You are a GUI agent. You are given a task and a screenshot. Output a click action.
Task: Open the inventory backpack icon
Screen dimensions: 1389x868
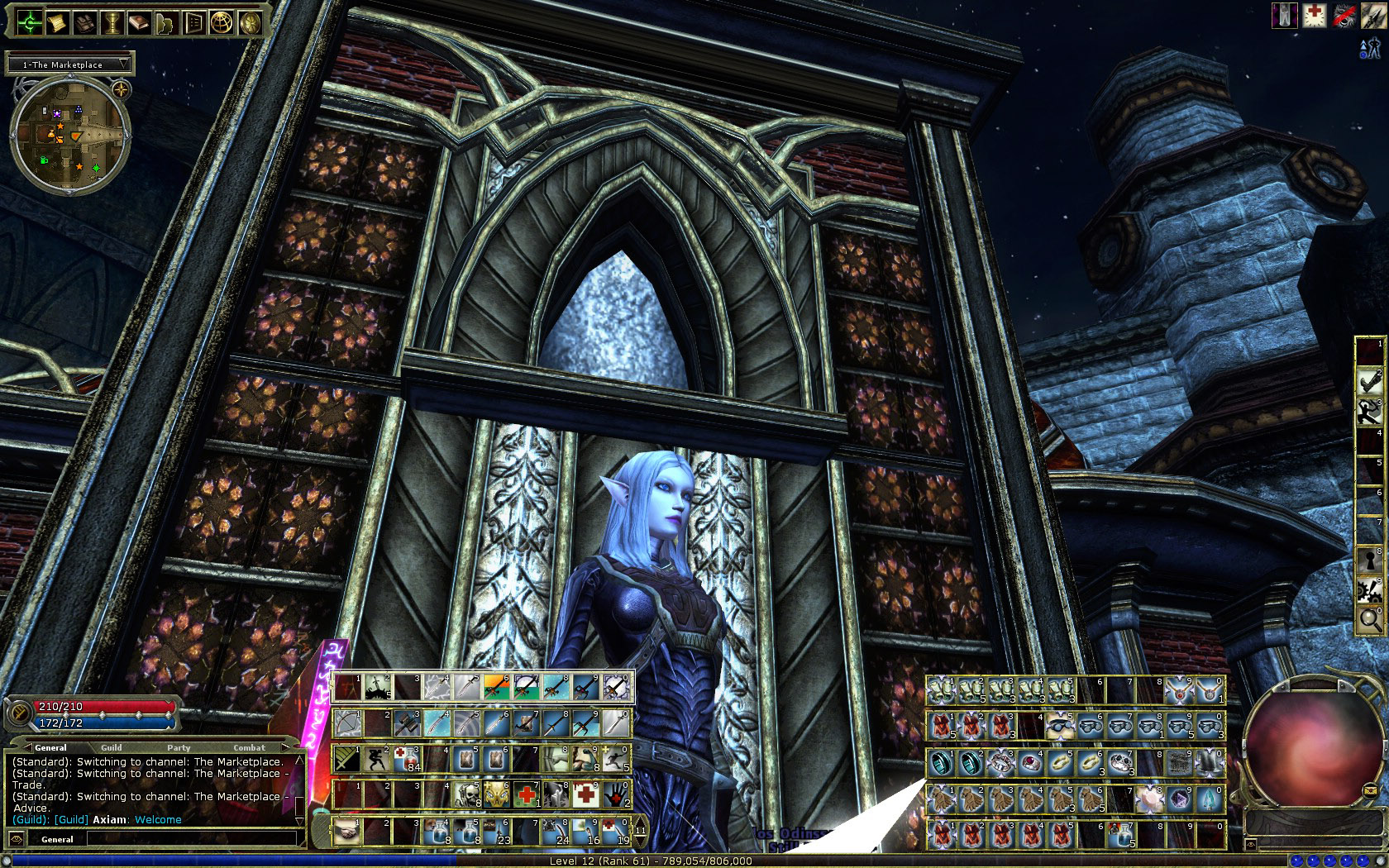pos(84,22)
